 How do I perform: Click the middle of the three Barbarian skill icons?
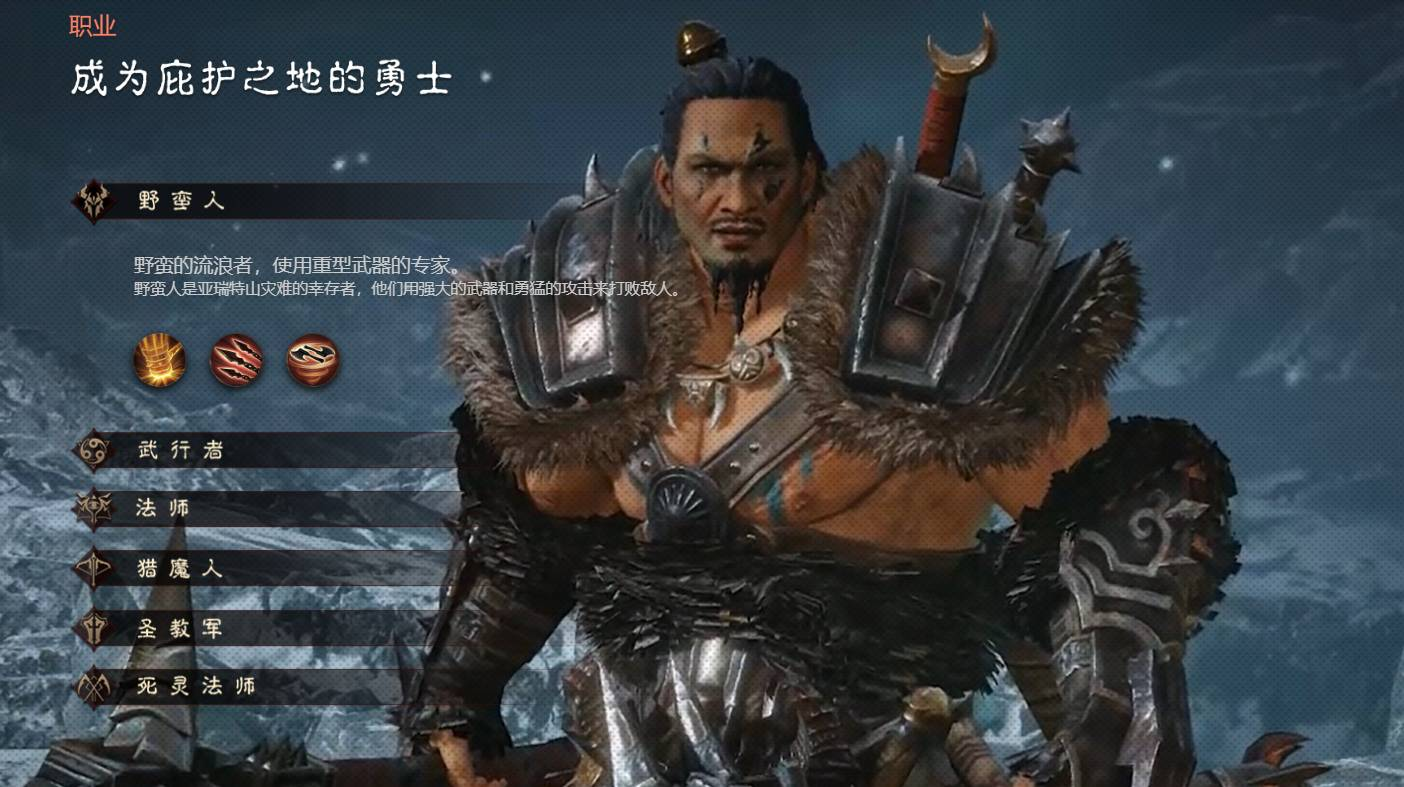[x=236, y=362]
